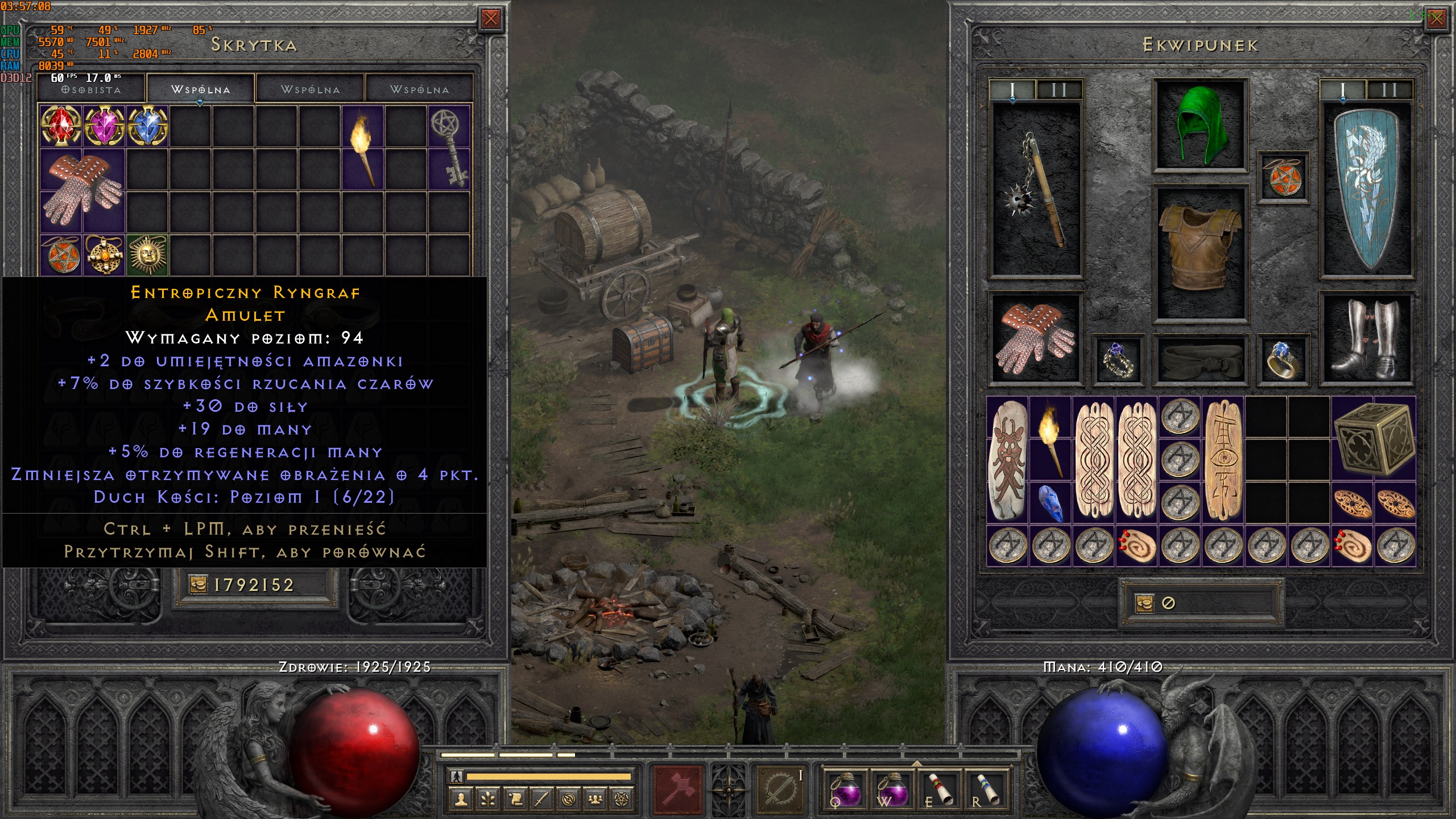Screen dimensions: 1456x819
Task: Close the stash panel
Action: (x=490, y=19)
